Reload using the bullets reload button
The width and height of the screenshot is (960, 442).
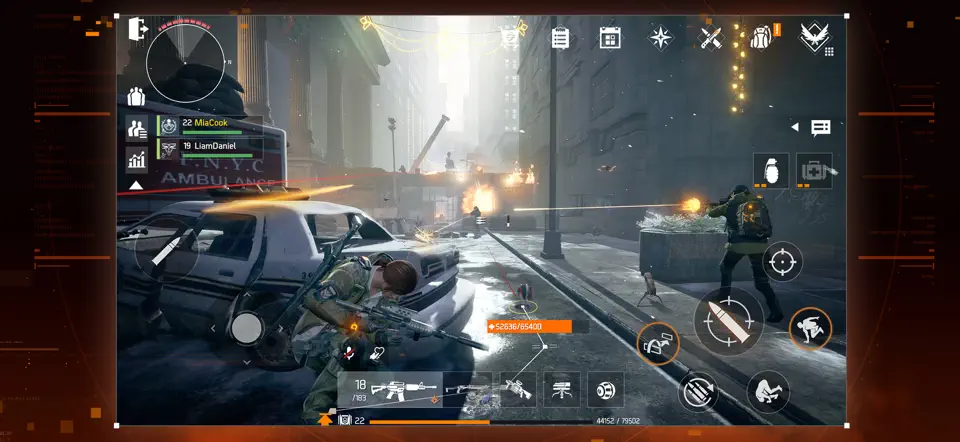(x=697, y=389)
